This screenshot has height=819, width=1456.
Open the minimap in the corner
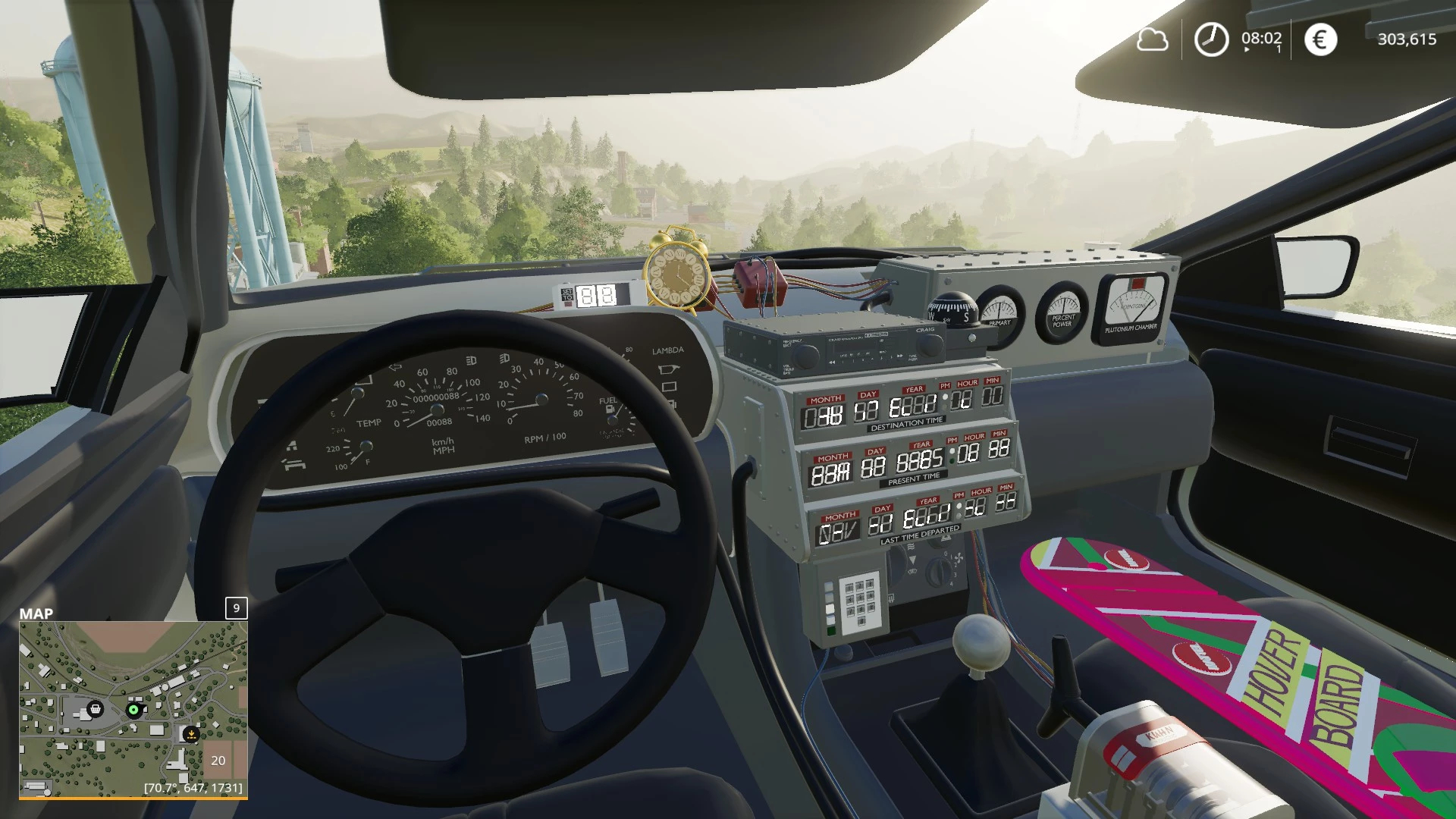[133, 709]
